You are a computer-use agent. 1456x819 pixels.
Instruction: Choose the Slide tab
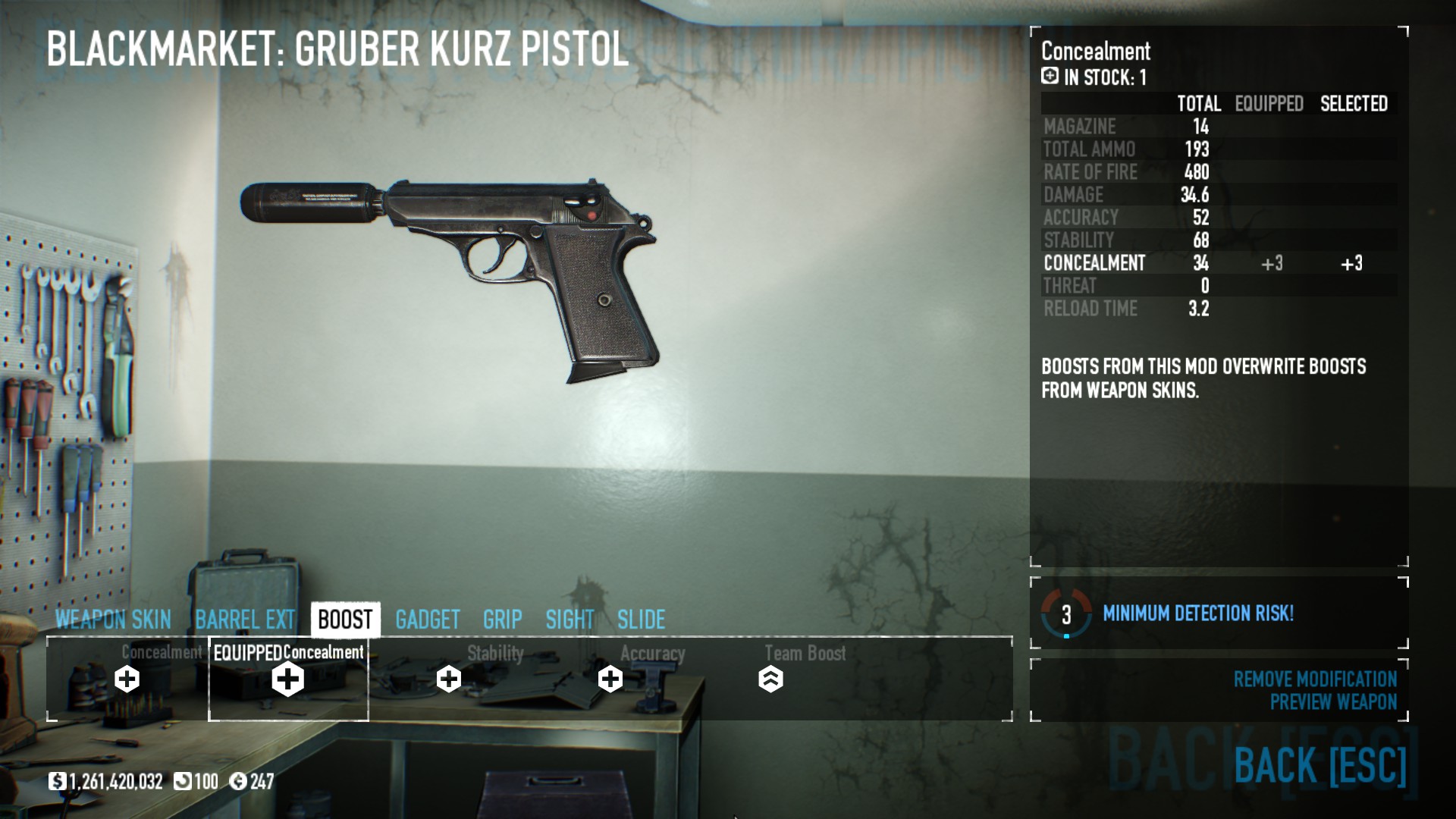641,620
